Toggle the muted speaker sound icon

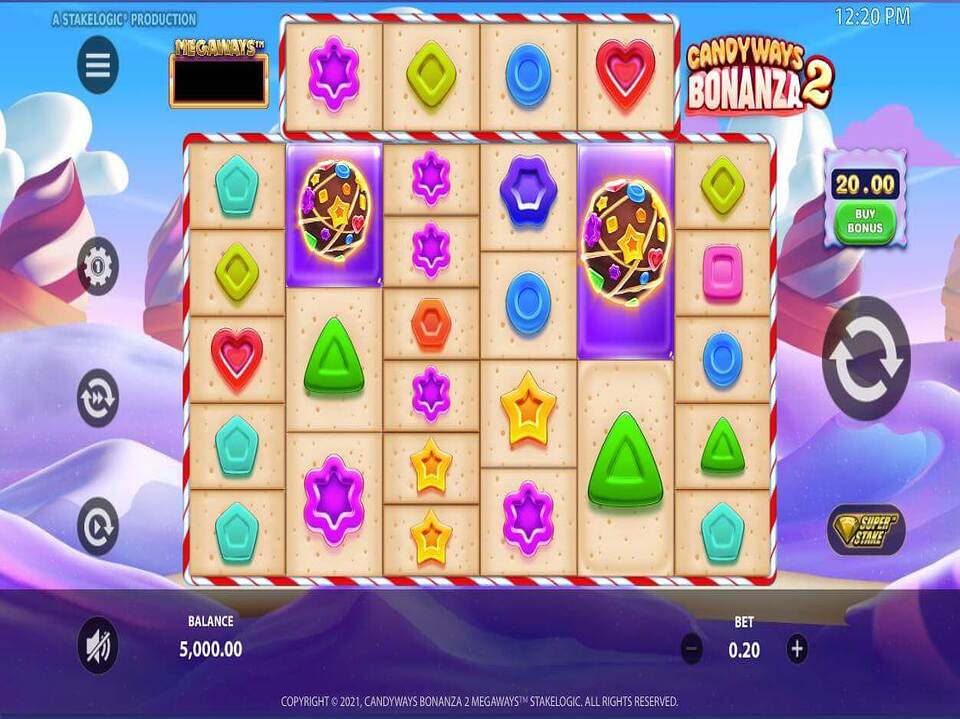point(98,646)
